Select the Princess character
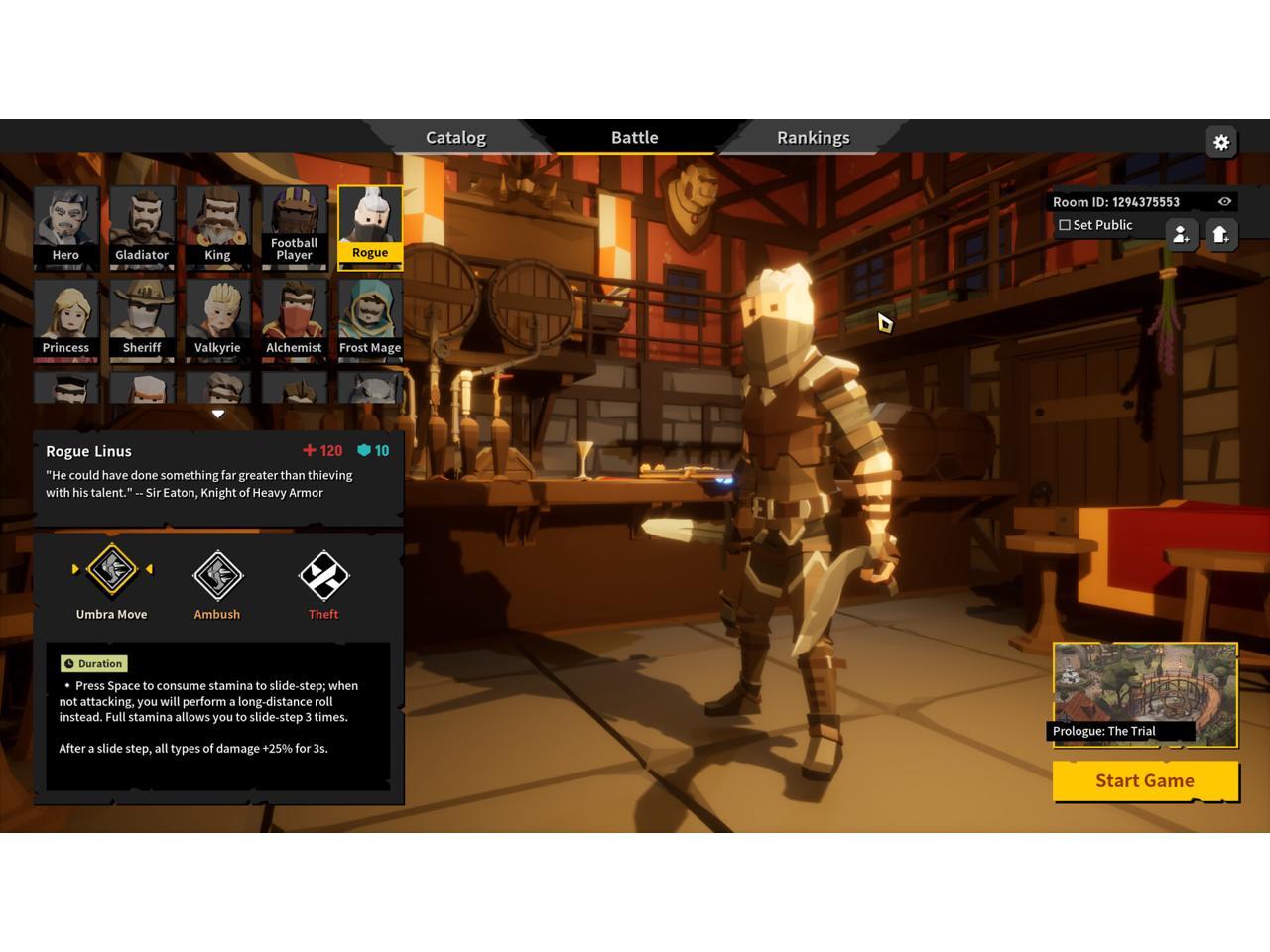 [65, 318]
